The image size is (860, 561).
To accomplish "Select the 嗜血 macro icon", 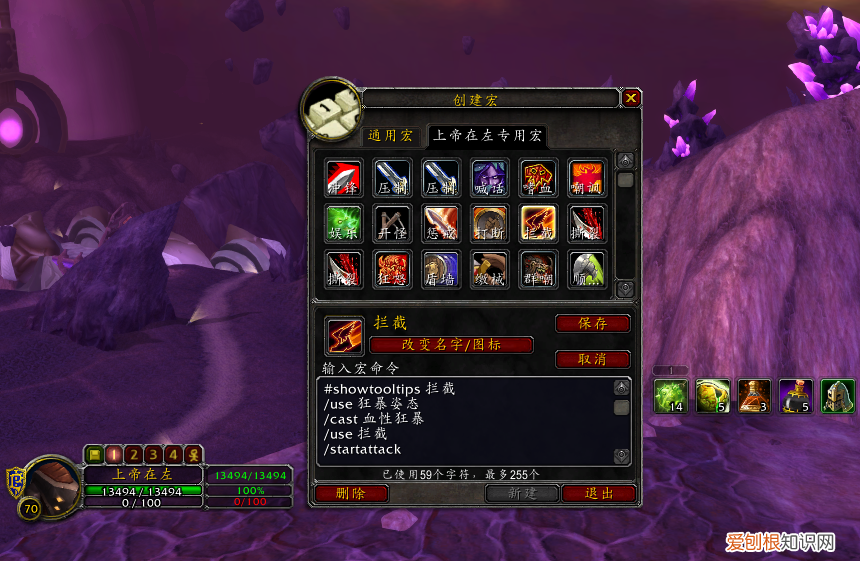I will [x=539, y=177].
